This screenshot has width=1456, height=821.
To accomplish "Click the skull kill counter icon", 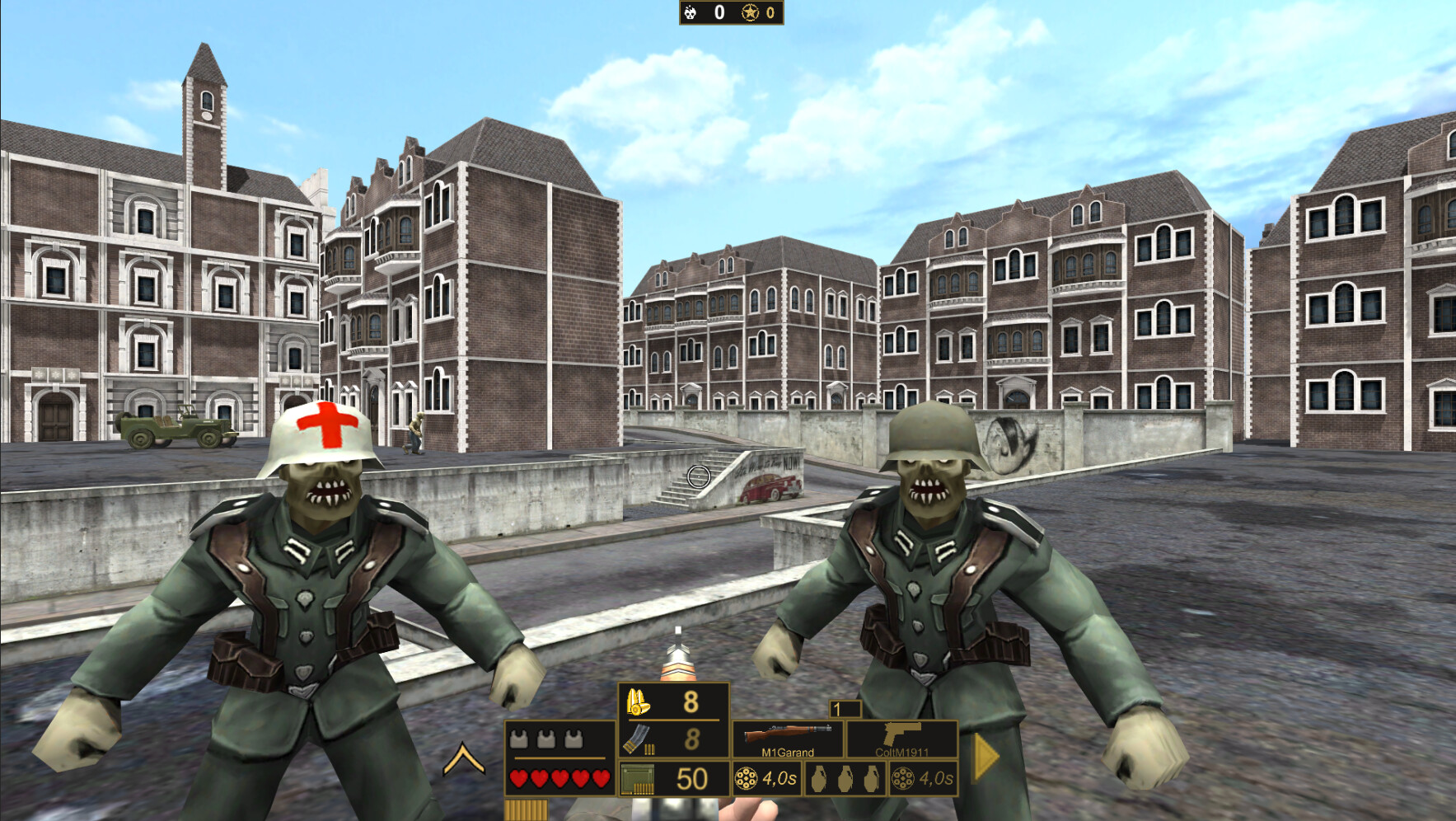I will (689, 12).
